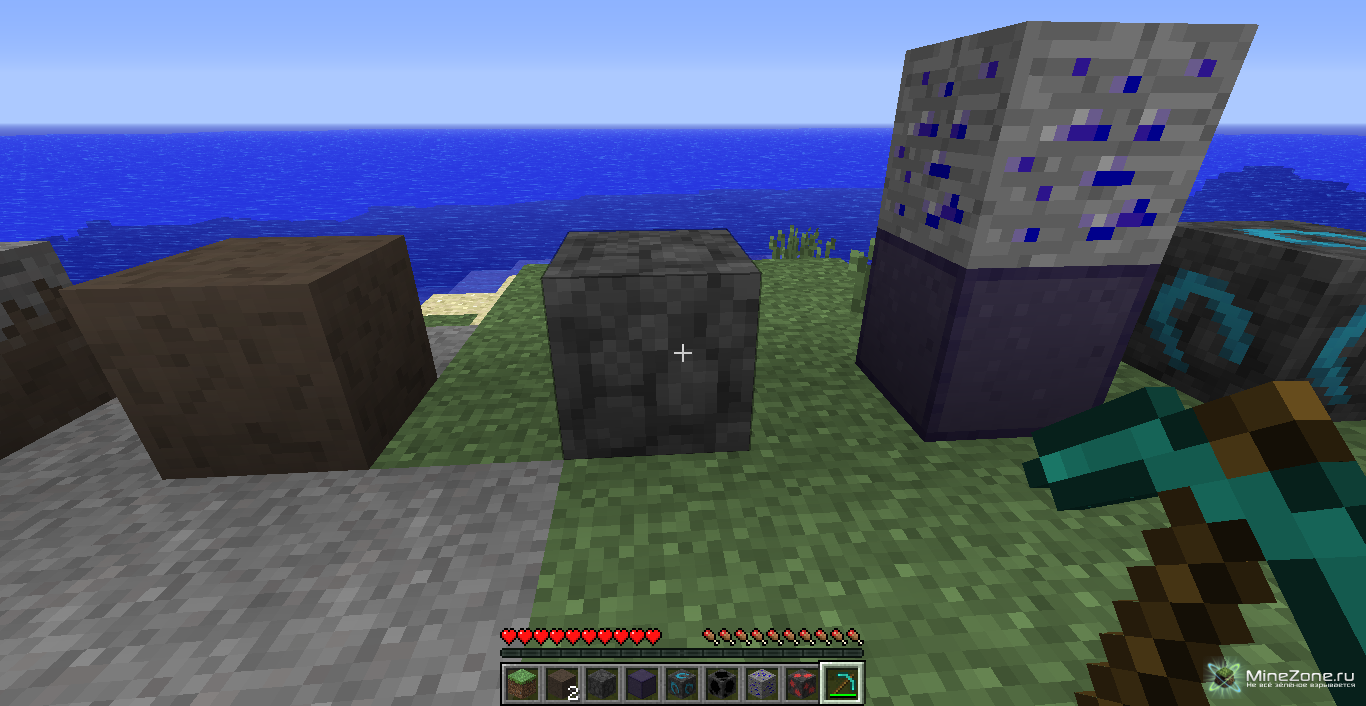Viewport: 1366px width, 706px height.
Task: Select the black hollow block hotbar slot
Action: [720, 684]
